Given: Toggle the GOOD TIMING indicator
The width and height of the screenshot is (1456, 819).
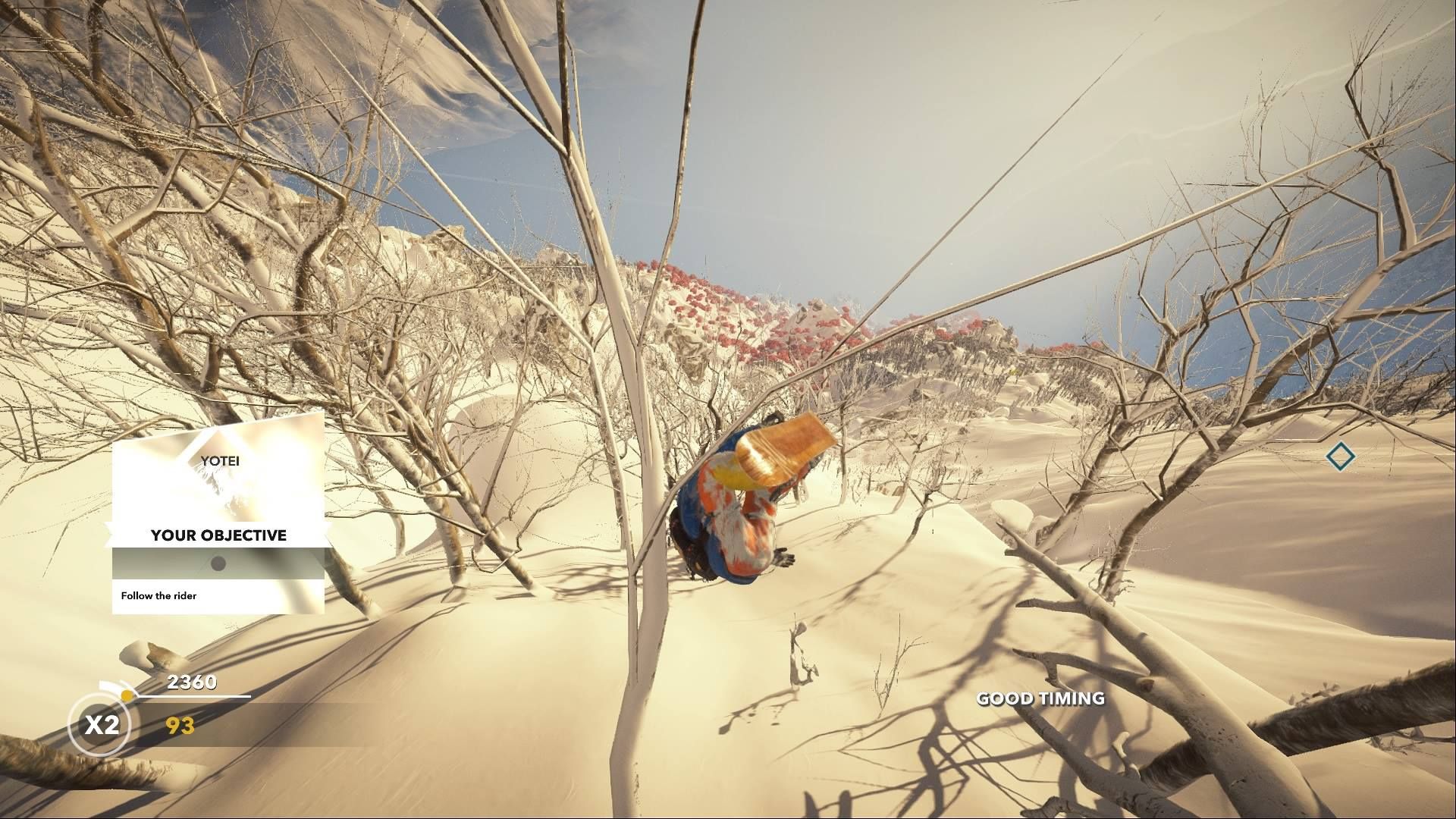Looking at the screenshot, I should (x=1040, y=699).
